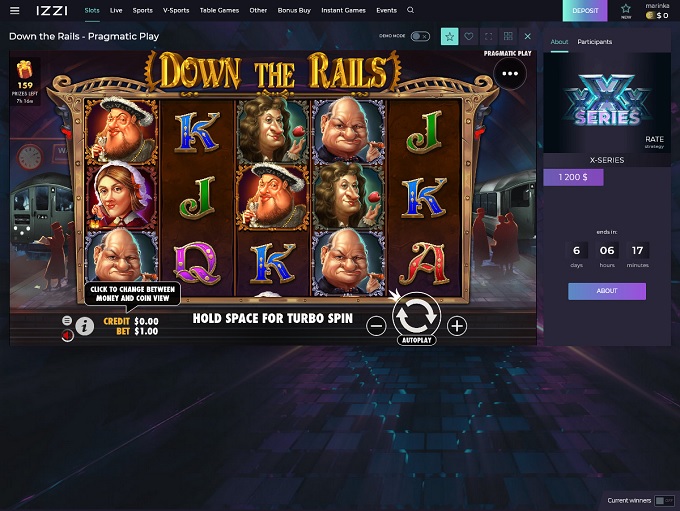This screenshot has height=511, width=680.
Task: Enter fullscreen mode for the game
Action: click(x=489, y=36)
